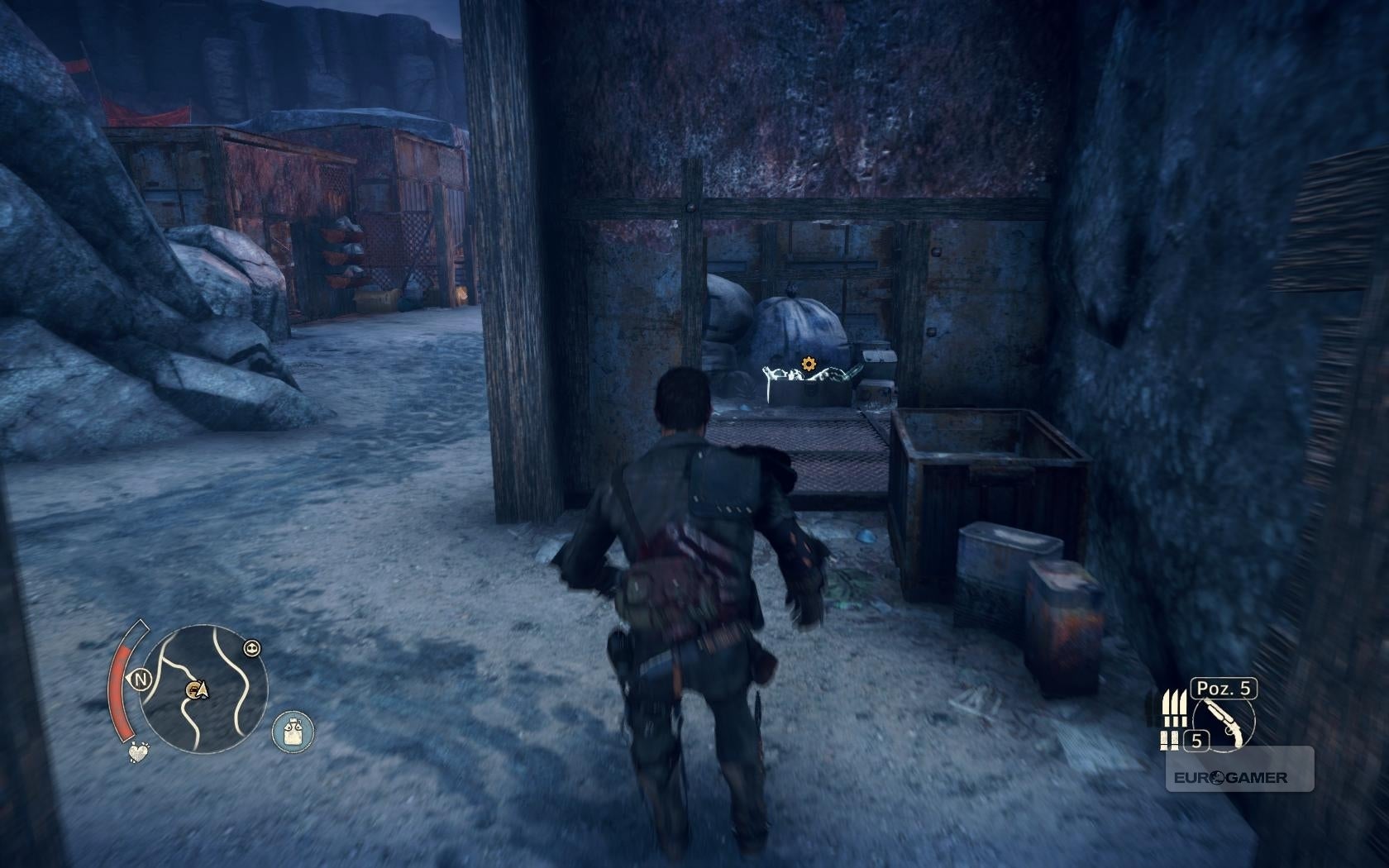Select the car marker on the minimap
The image size is (1389, 868).
pyautogui.click(x=197, y=689)
